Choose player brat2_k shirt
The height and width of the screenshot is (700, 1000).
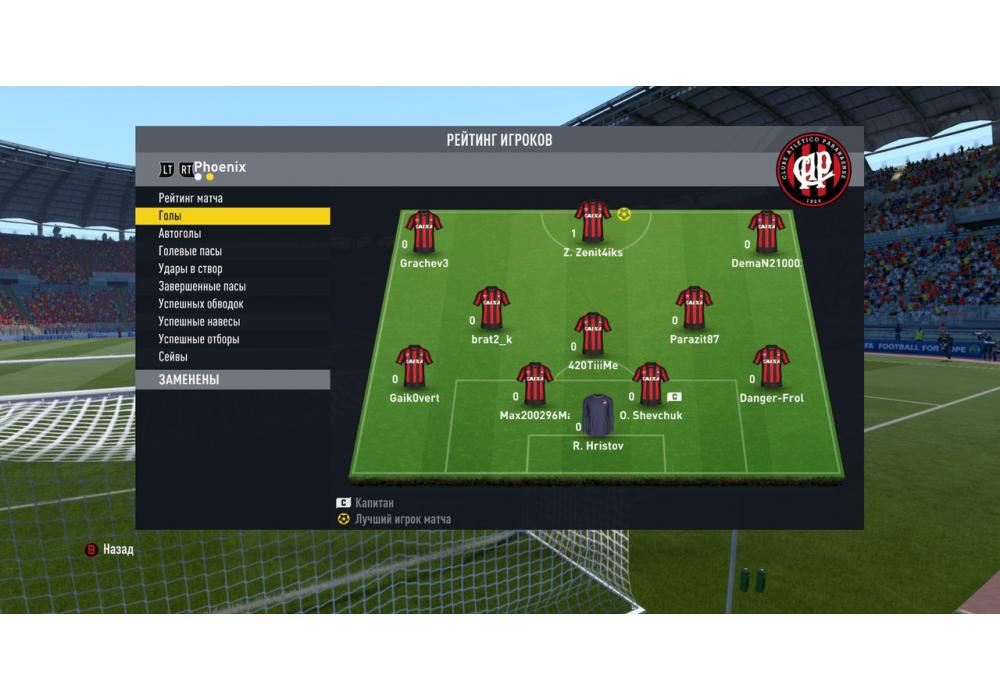point(491,308)
